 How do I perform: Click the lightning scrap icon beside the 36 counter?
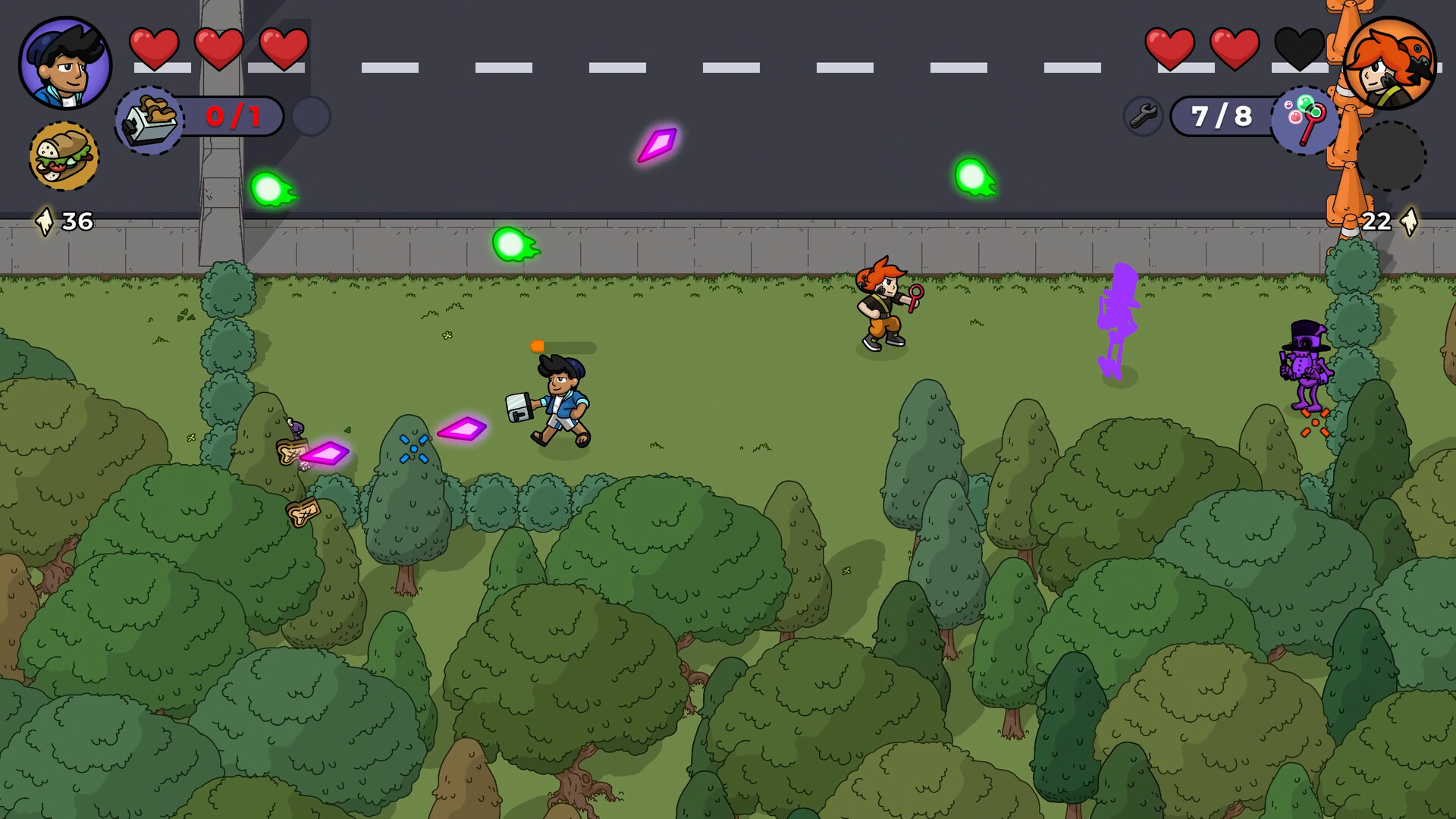(45, 222)
